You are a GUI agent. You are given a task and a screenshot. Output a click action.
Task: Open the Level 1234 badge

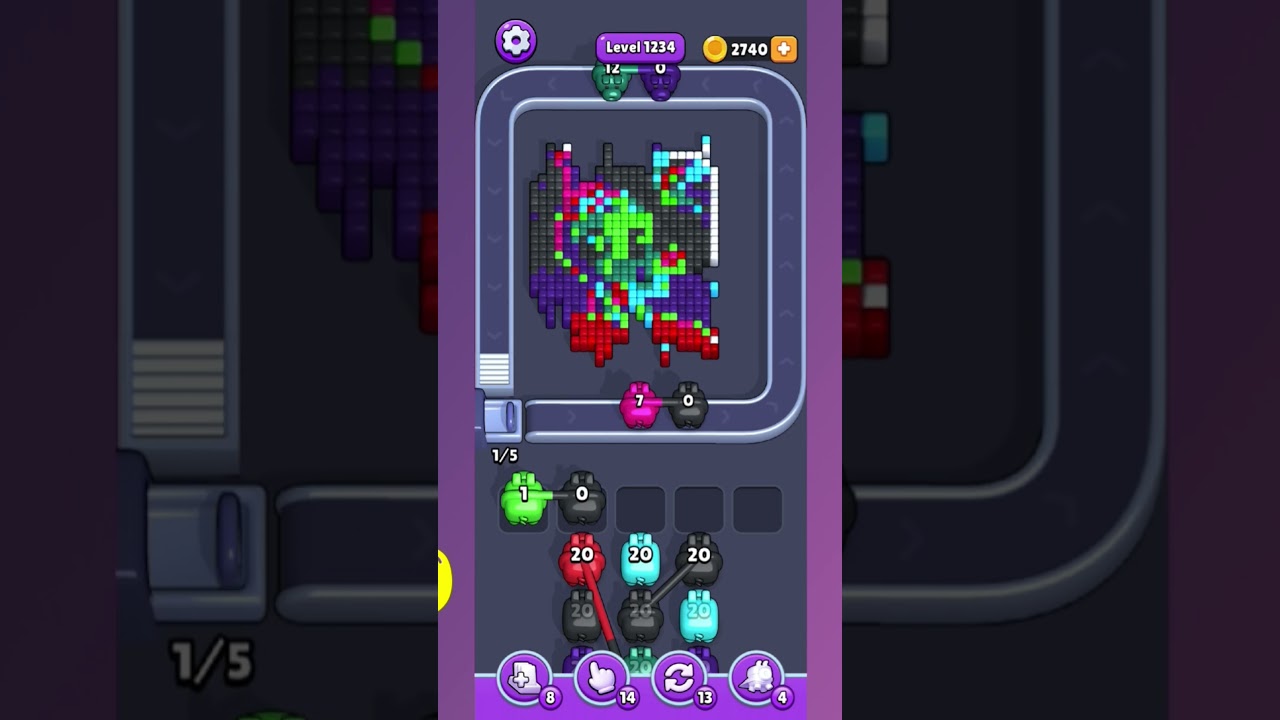point(640,46)
